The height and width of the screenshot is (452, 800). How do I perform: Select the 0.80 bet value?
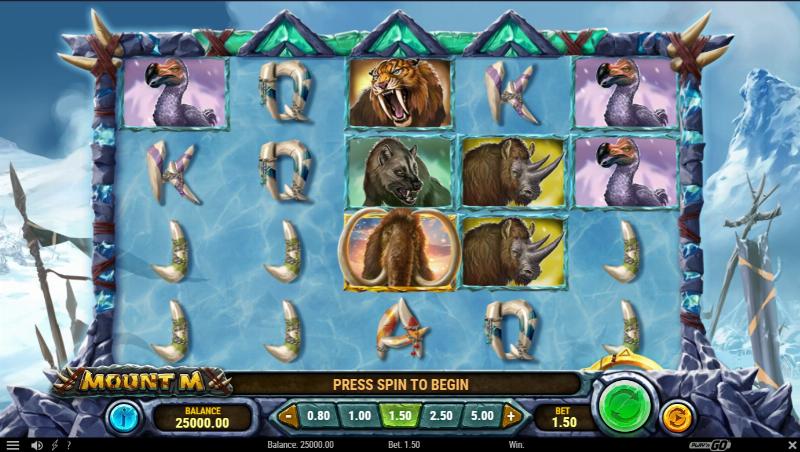click(x=318, y=415)
